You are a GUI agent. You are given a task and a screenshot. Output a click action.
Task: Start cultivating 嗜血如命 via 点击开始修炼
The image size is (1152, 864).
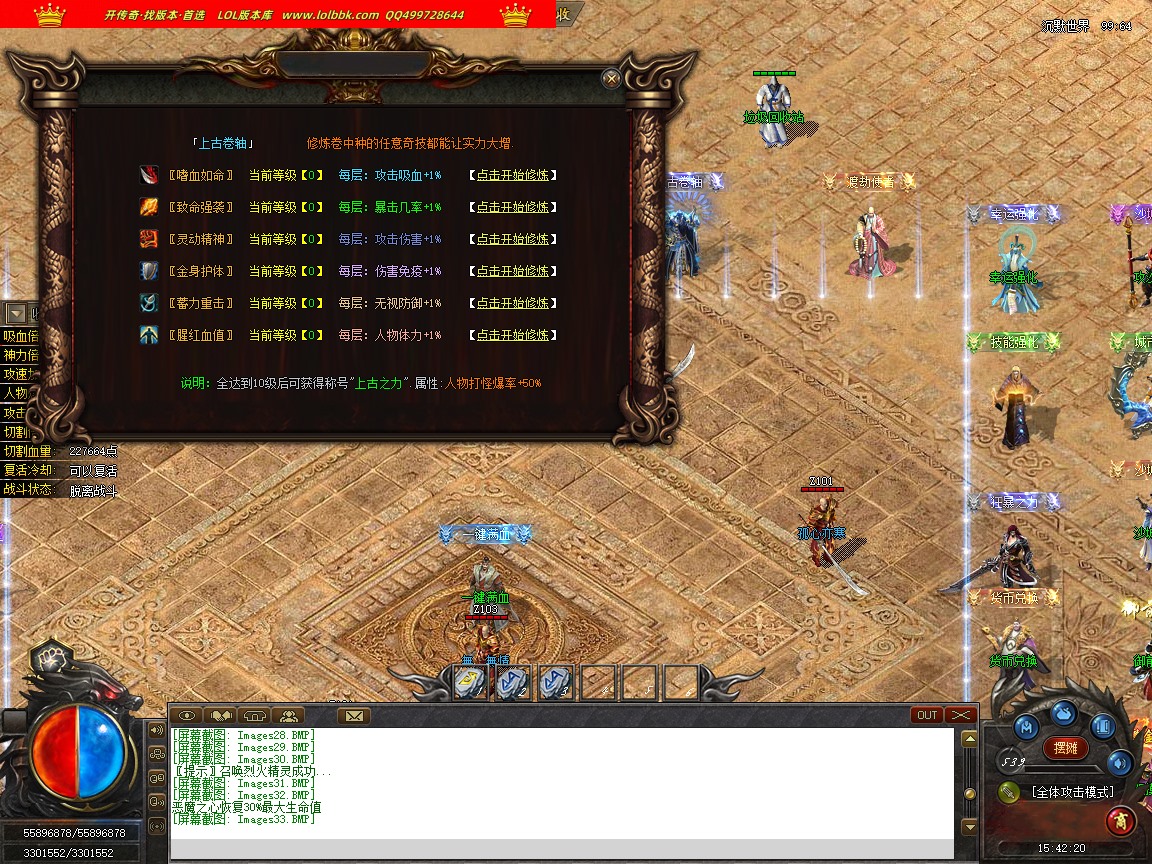click(512, 175)
